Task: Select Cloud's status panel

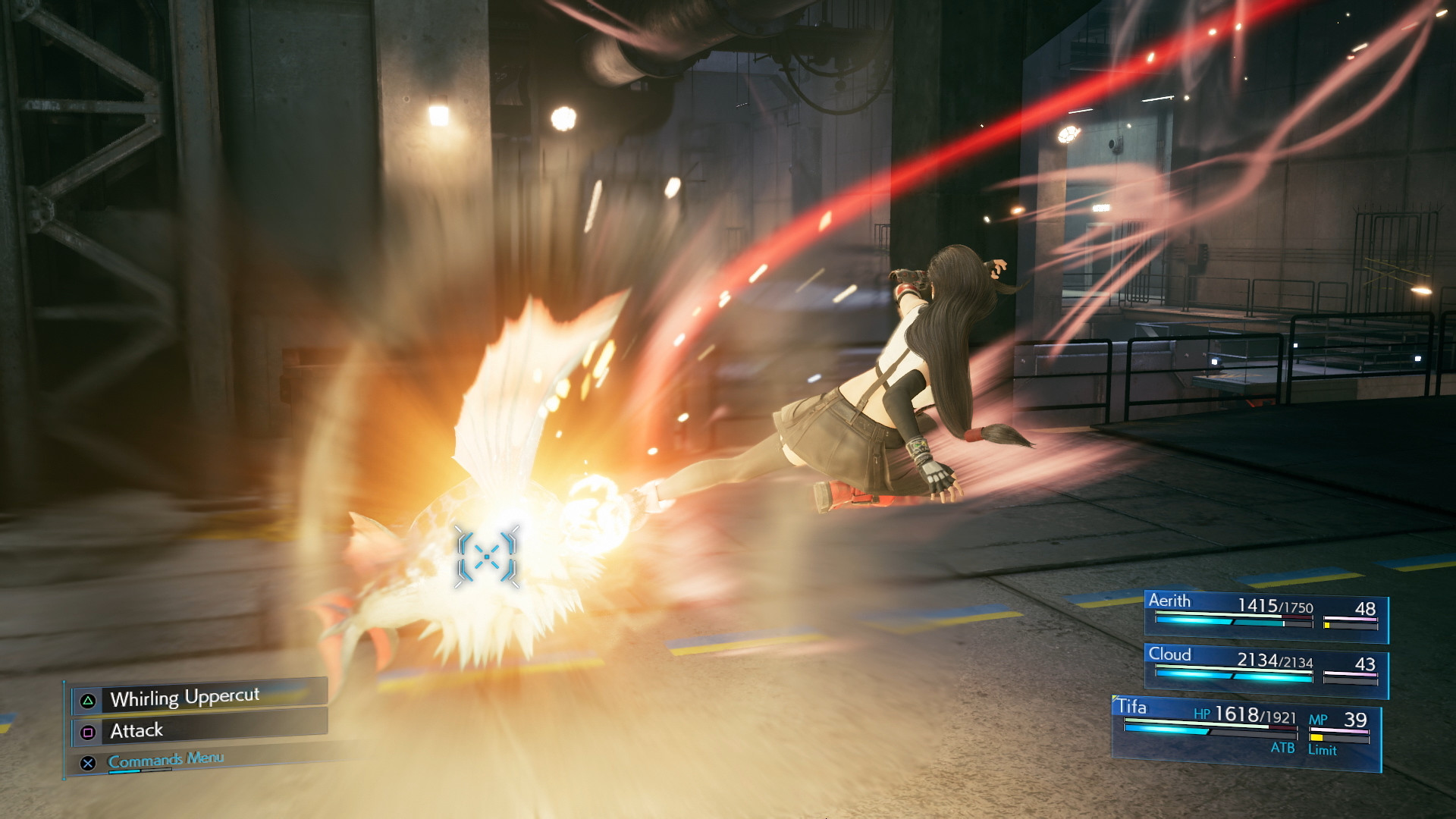Action: point(1266,667)
